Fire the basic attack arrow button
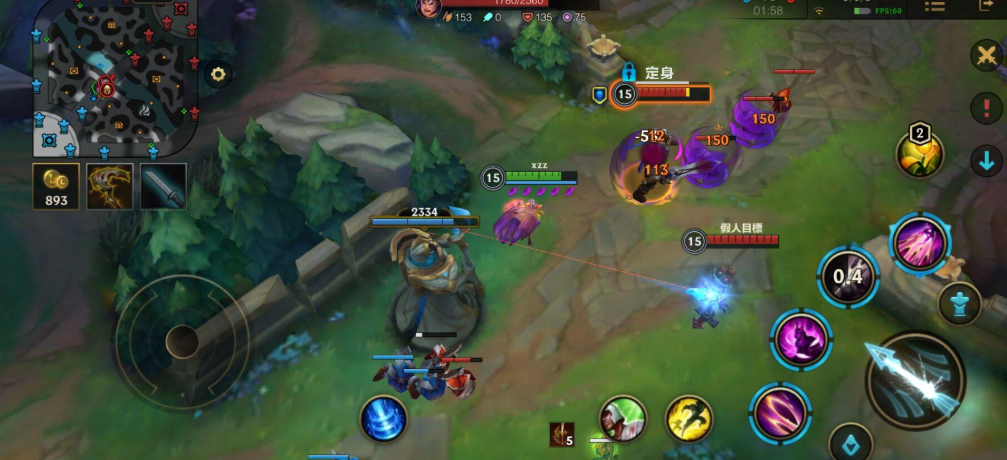 point(914,380)
